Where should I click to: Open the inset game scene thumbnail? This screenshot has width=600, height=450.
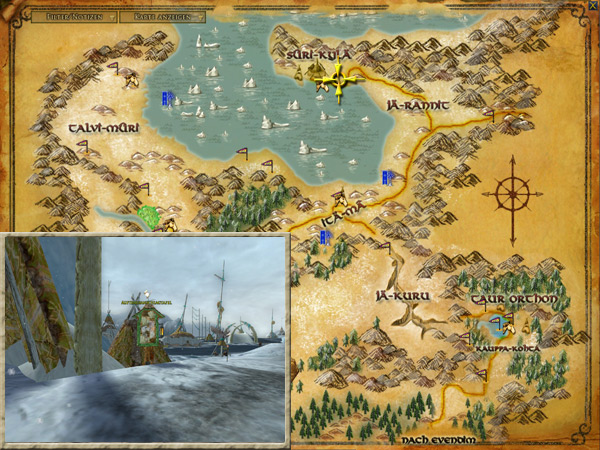coord(146,338)
